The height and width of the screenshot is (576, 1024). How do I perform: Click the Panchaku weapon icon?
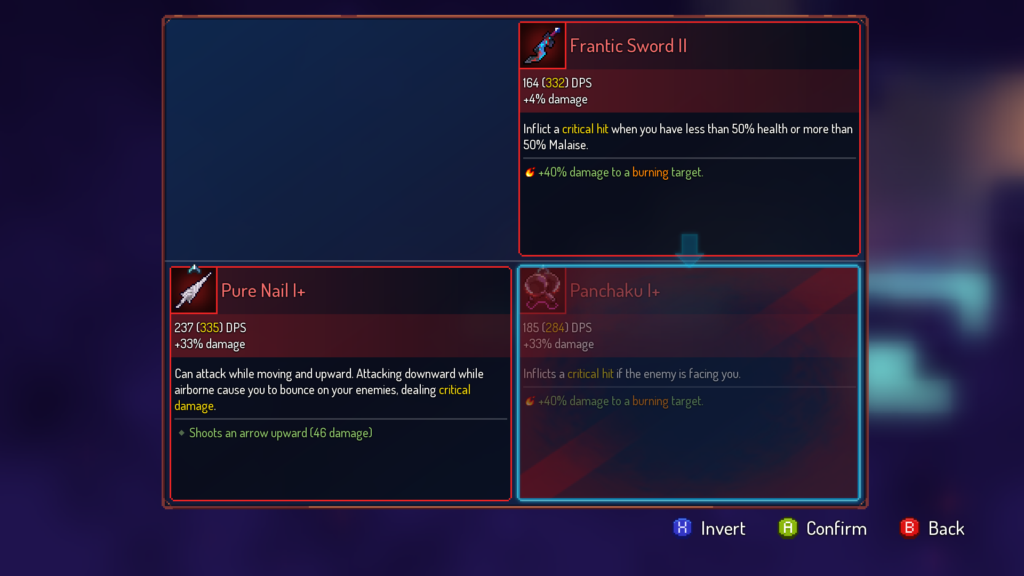pos(543,290)
